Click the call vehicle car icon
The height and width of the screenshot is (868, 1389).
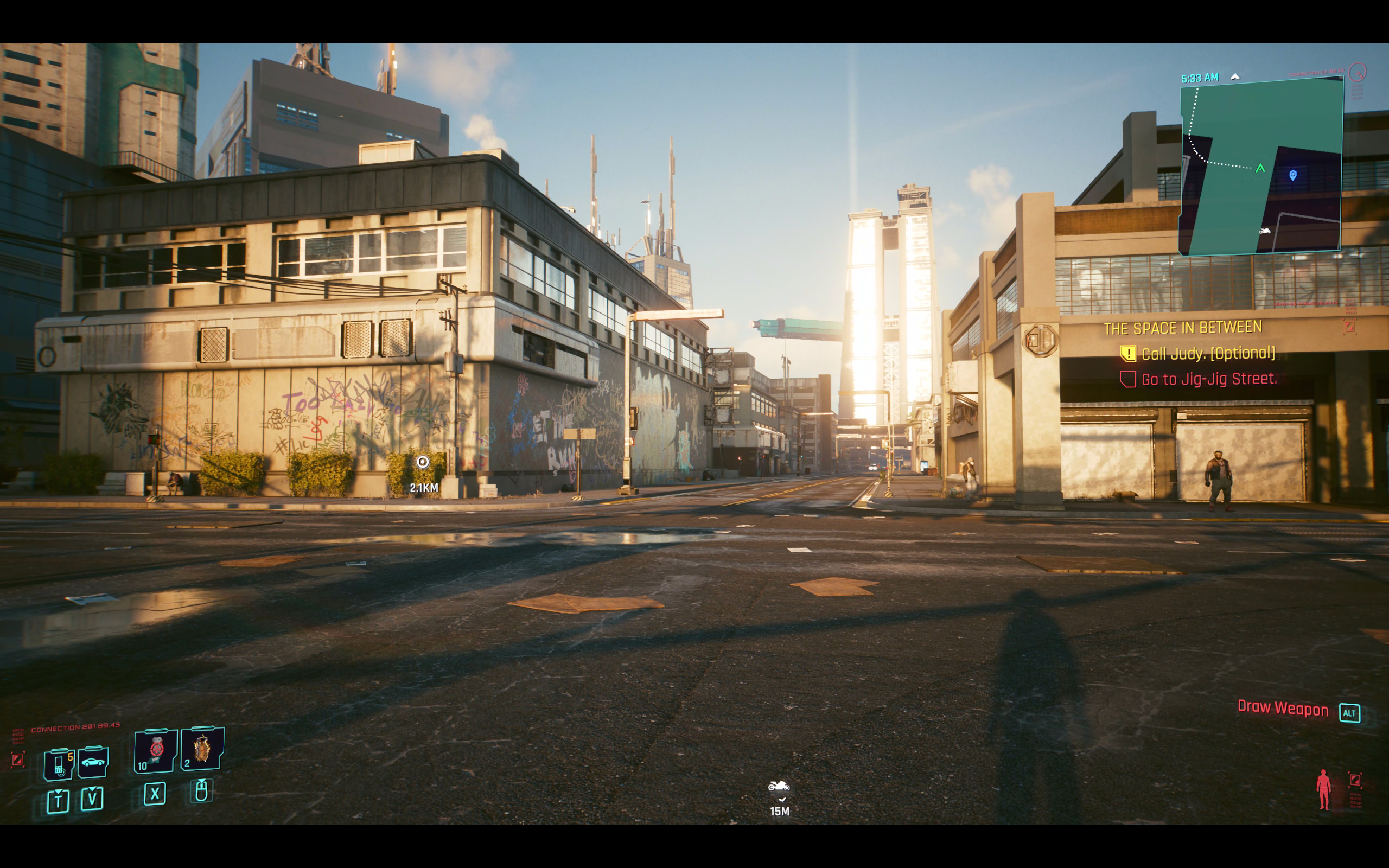click(x=93, y=762)
